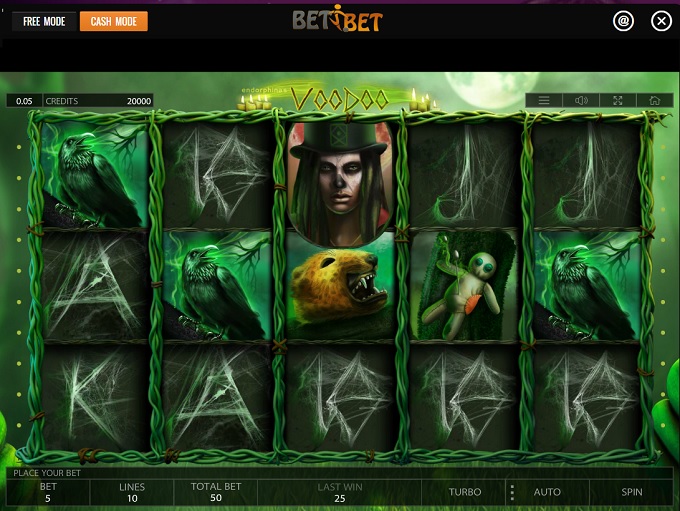This screenshot has height=511, width=680.
Task: Enable Turbo spin mode
Action: [x=465, y=492]
